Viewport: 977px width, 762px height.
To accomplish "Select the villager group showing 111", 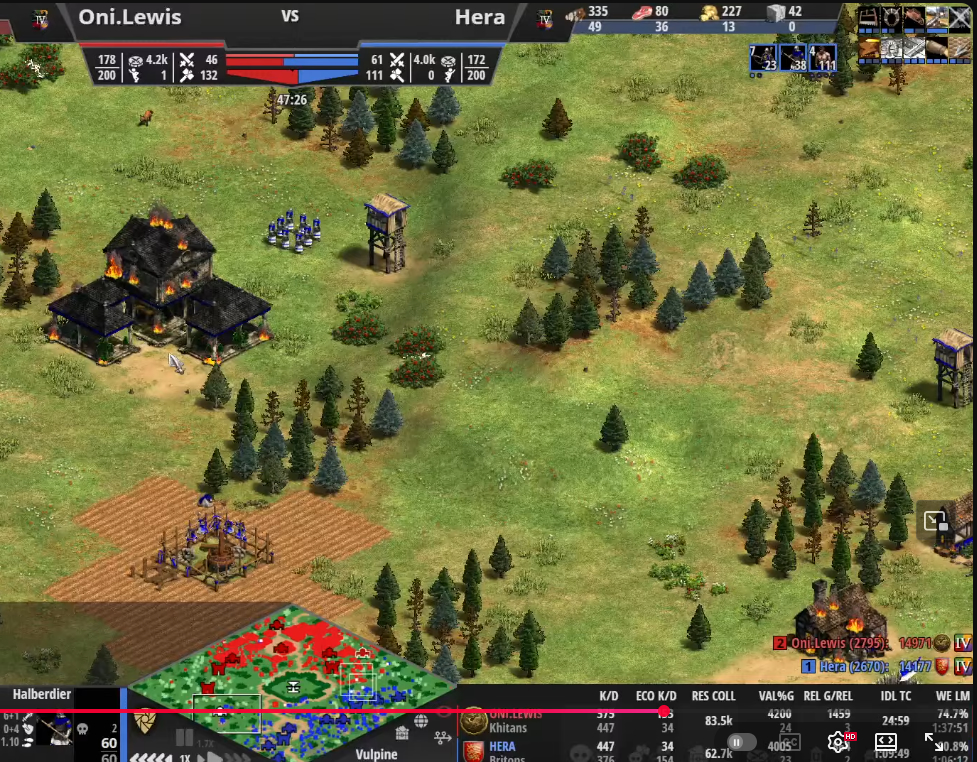I will (824, 57).
